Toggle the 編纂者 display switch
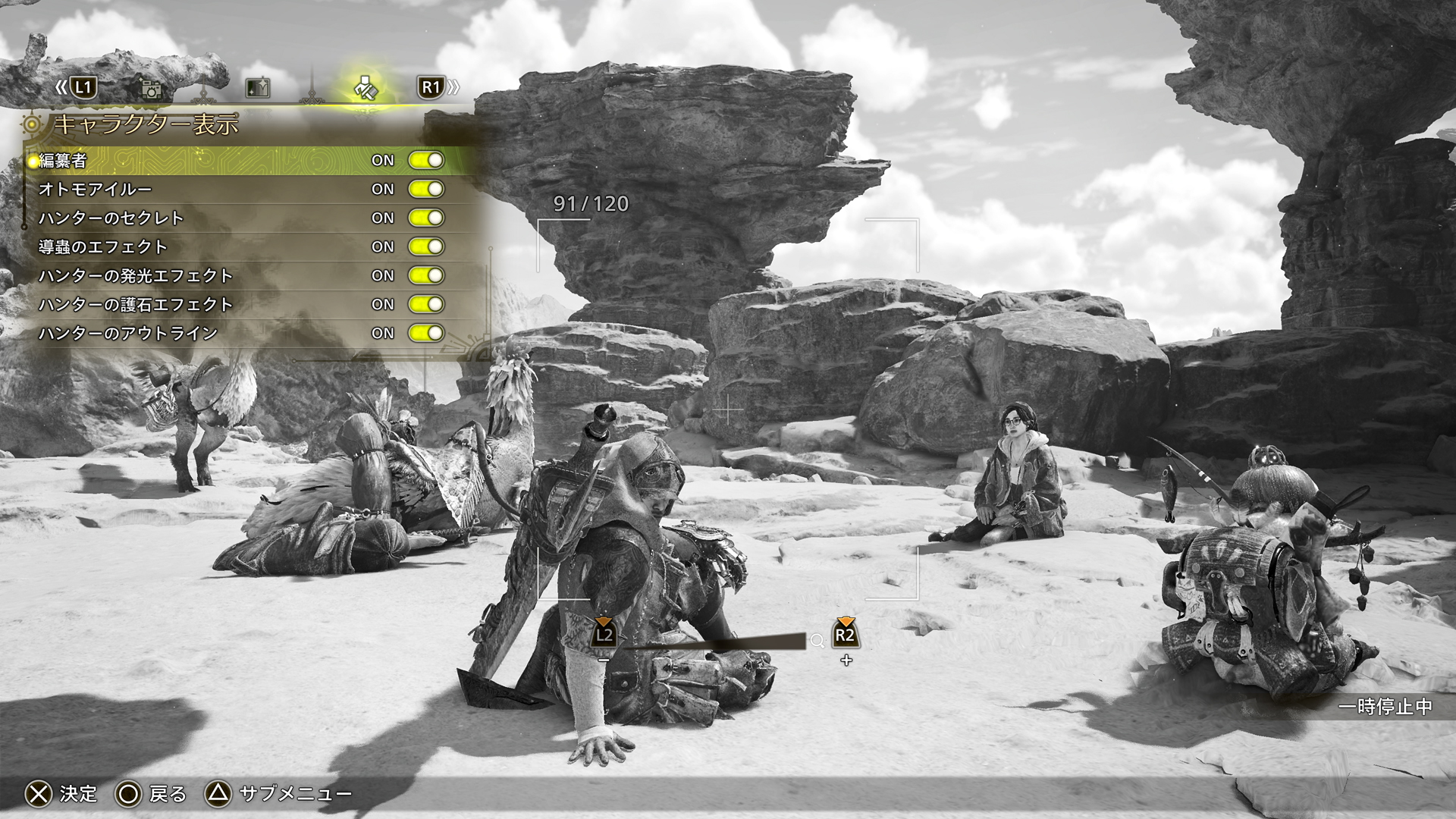 pos(425,160)
